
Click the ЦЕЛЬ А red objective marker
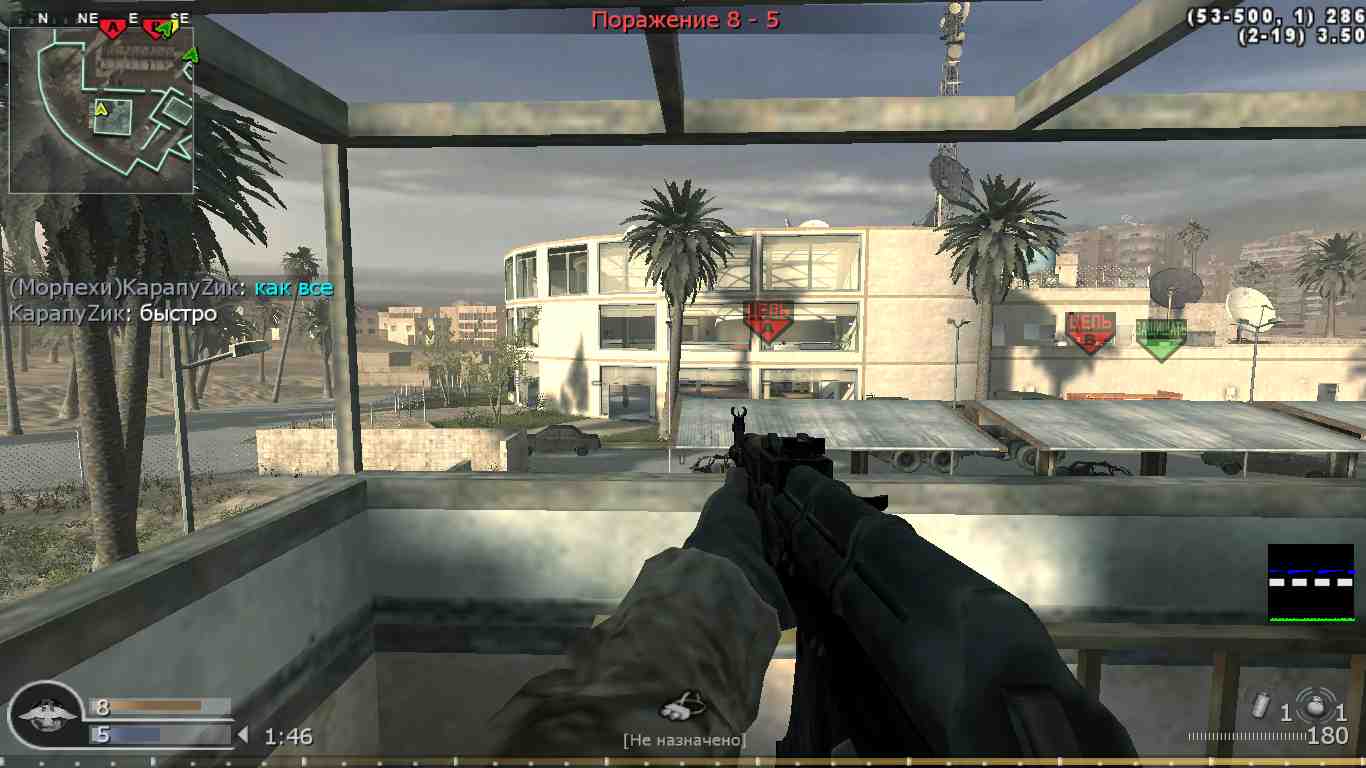click(766, 320)
